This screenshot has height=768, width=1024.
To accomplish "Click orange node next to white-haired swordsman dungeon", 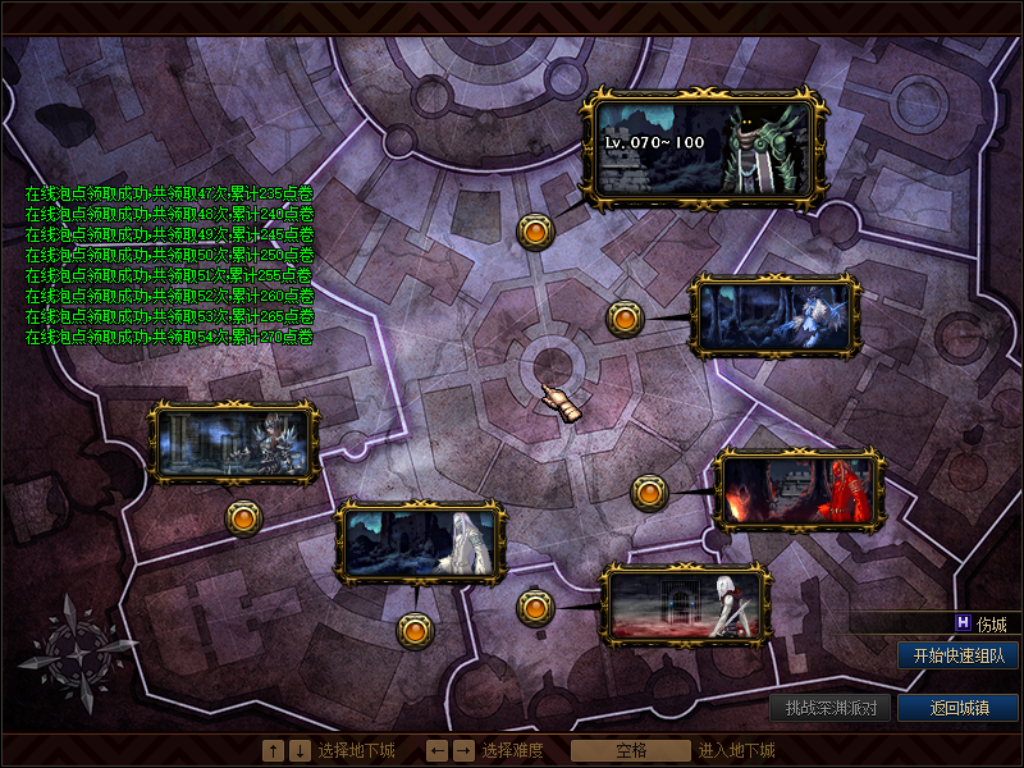I will tap(535, 607).
